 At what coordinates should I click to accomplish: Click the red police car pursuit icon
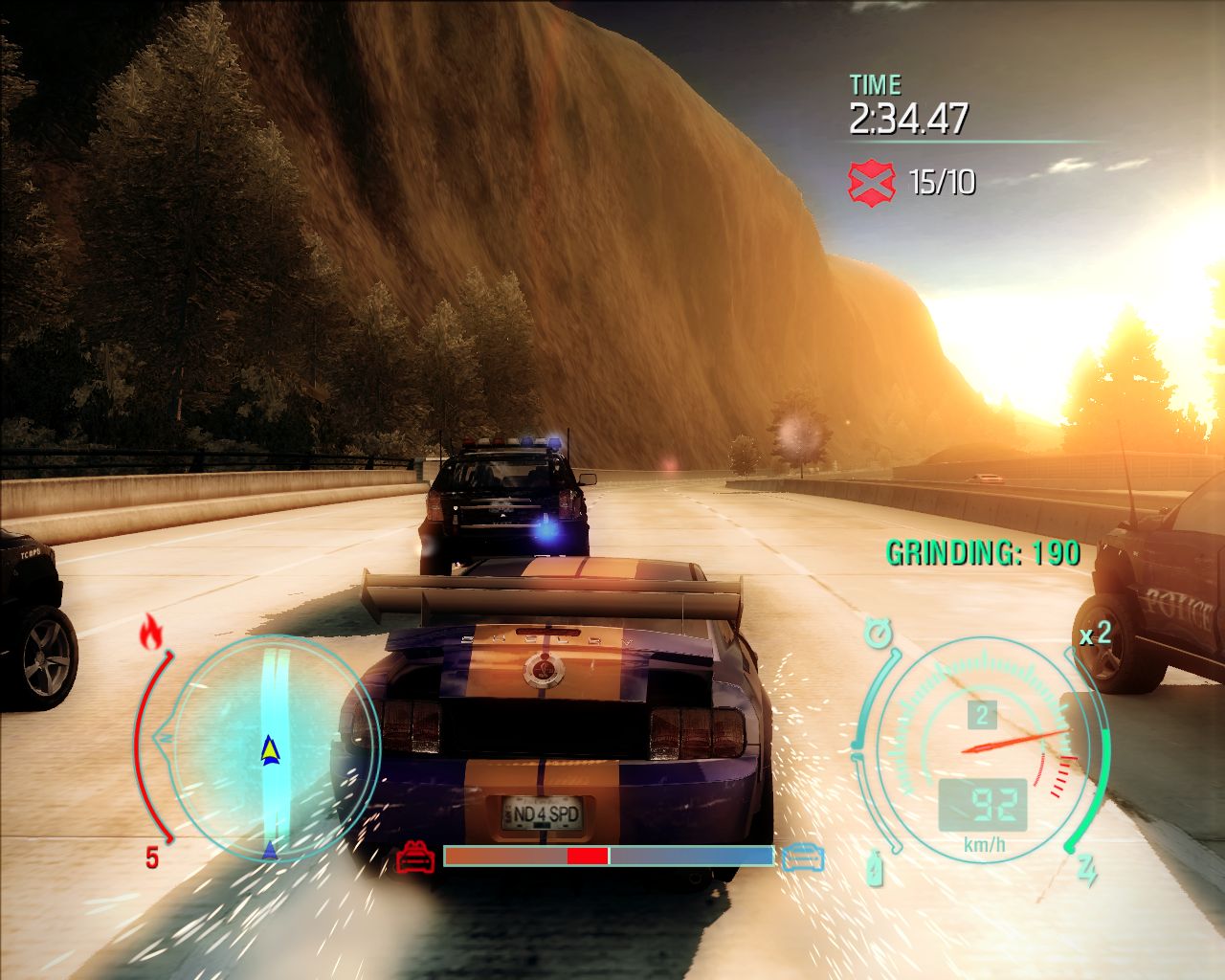[416, 857]
